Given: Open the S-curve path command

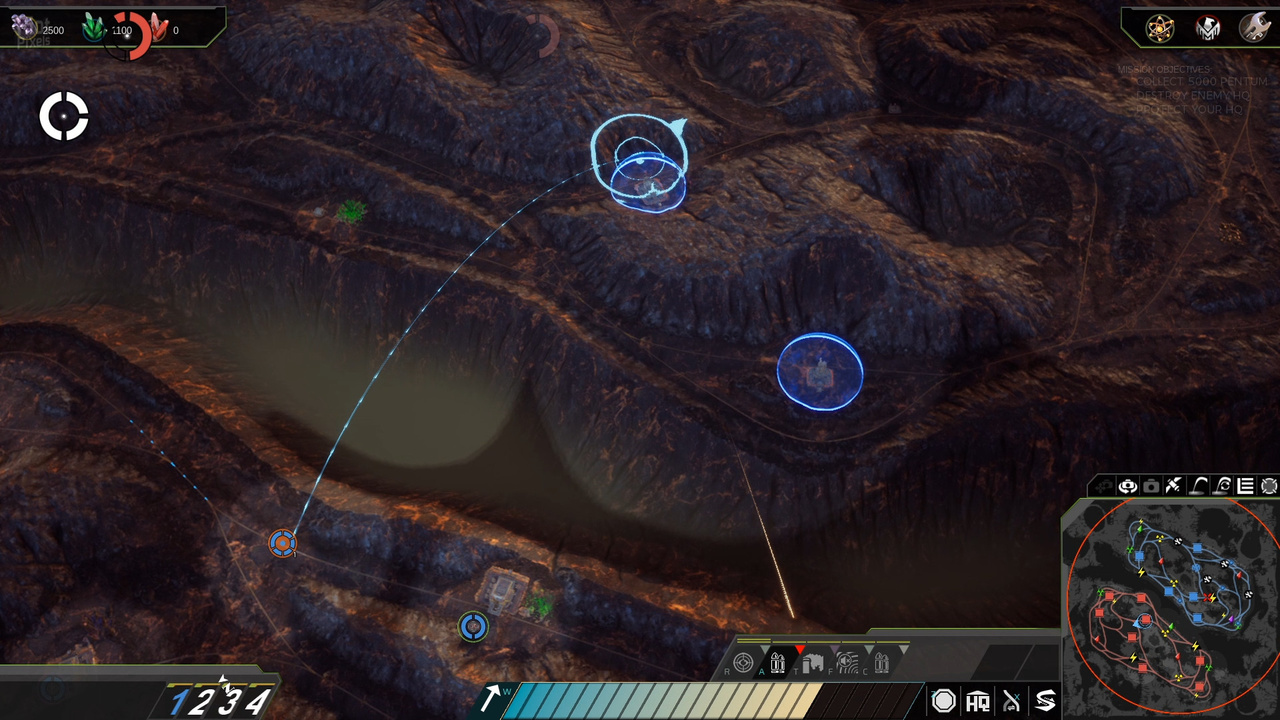Looking at the screenshot, I should [1046, 701].
